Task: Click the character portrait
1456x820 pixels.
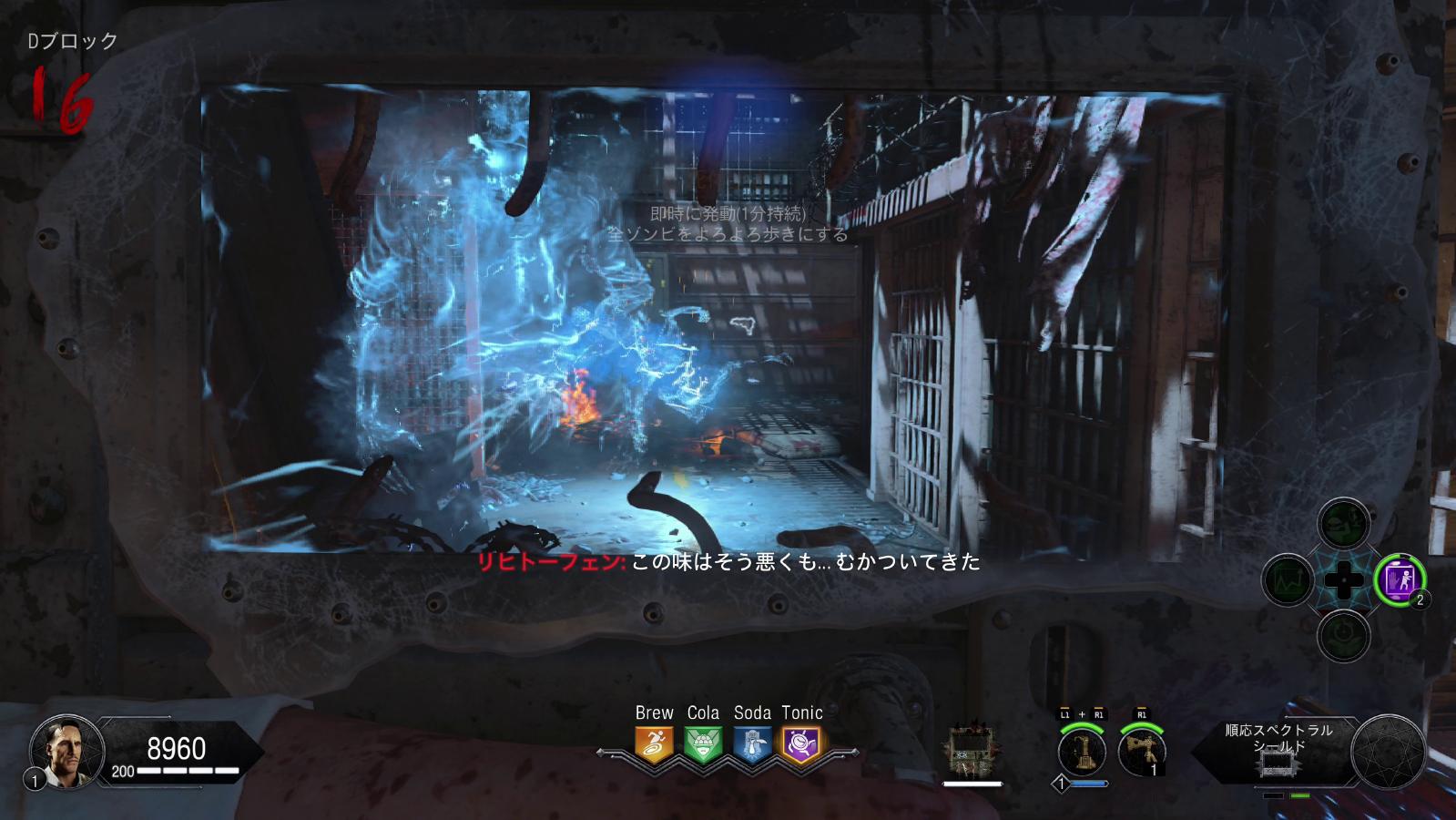Action: coord(61,751)
